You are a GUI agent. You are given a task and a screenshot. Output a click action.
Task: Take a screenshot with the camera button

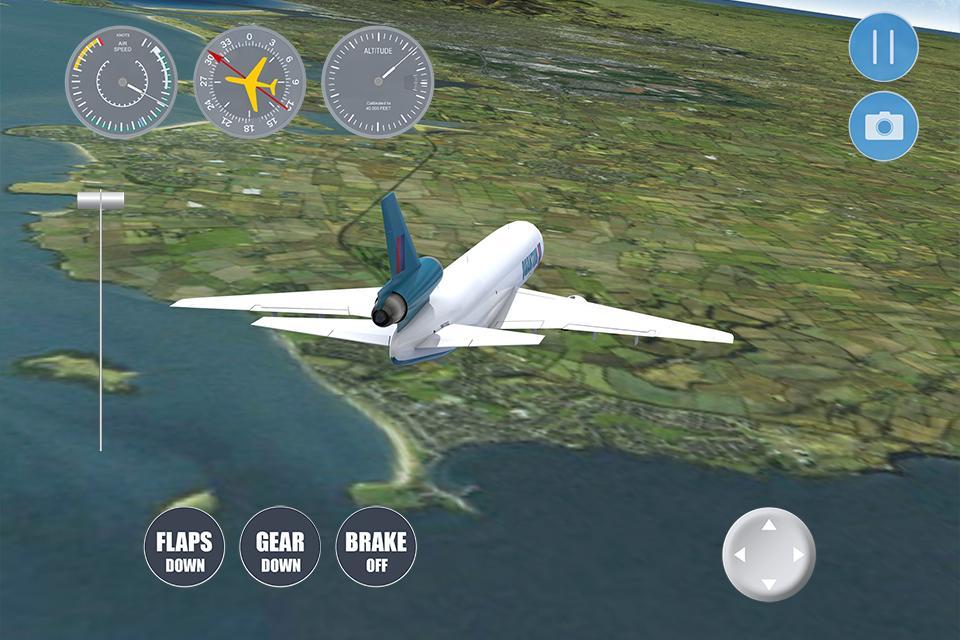tap(883, 126)
